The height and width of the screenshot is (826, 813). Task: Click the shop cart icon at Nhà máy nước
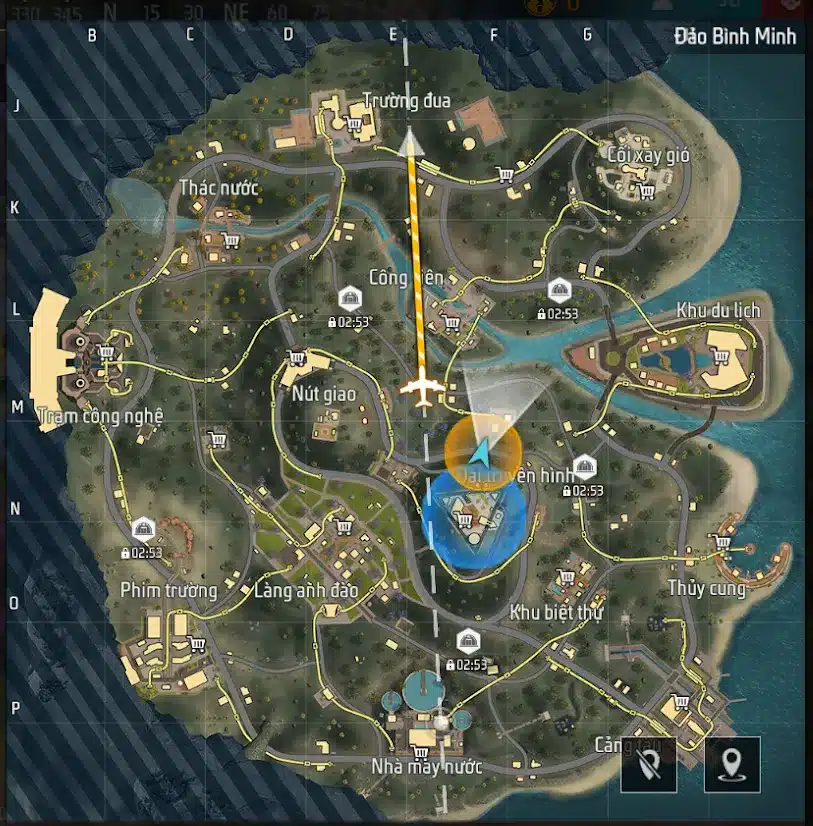click(420, 750)
